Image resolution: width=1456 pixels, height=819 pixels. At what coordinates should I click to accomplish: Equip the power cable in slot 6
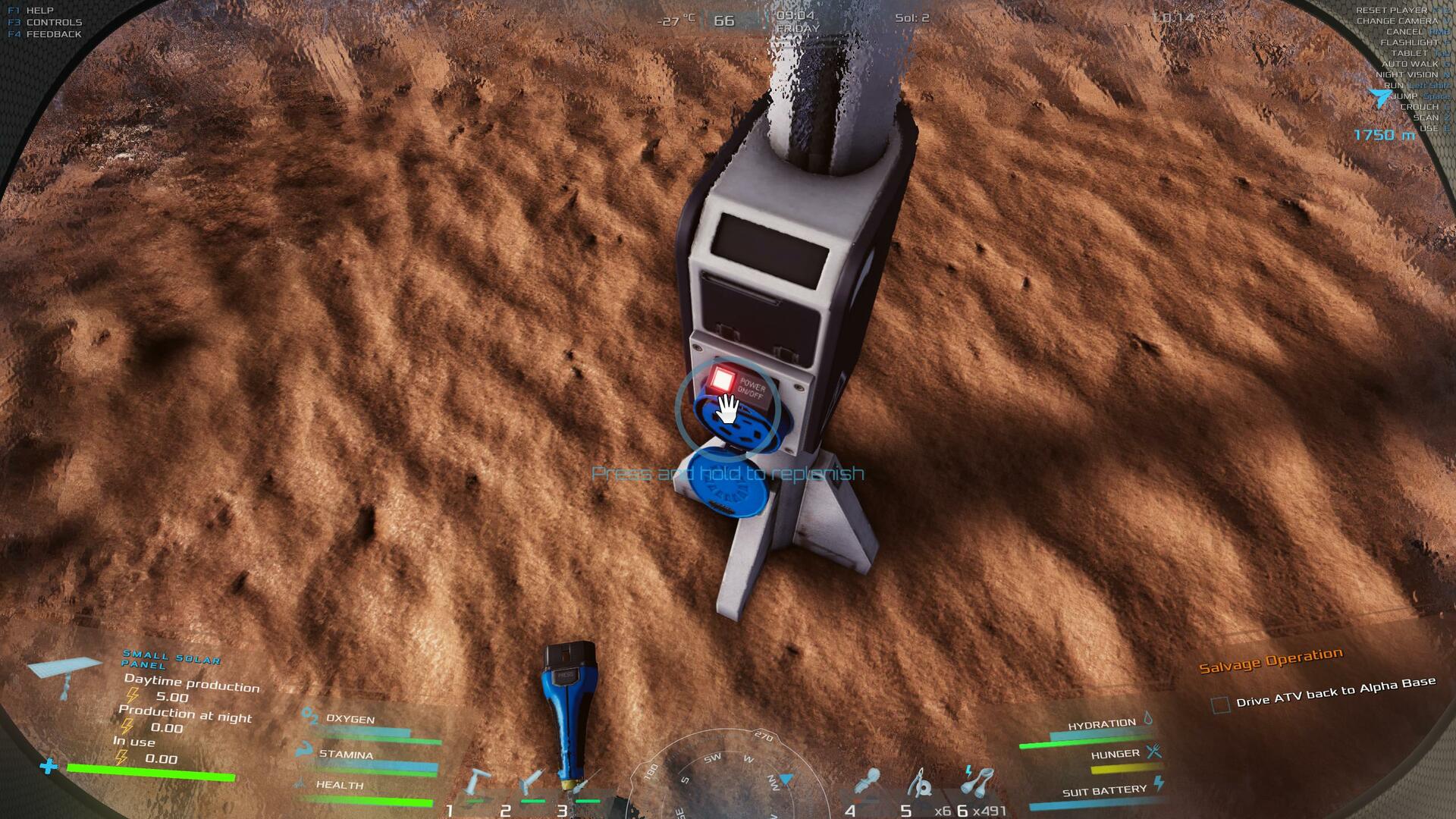point(977,781)
